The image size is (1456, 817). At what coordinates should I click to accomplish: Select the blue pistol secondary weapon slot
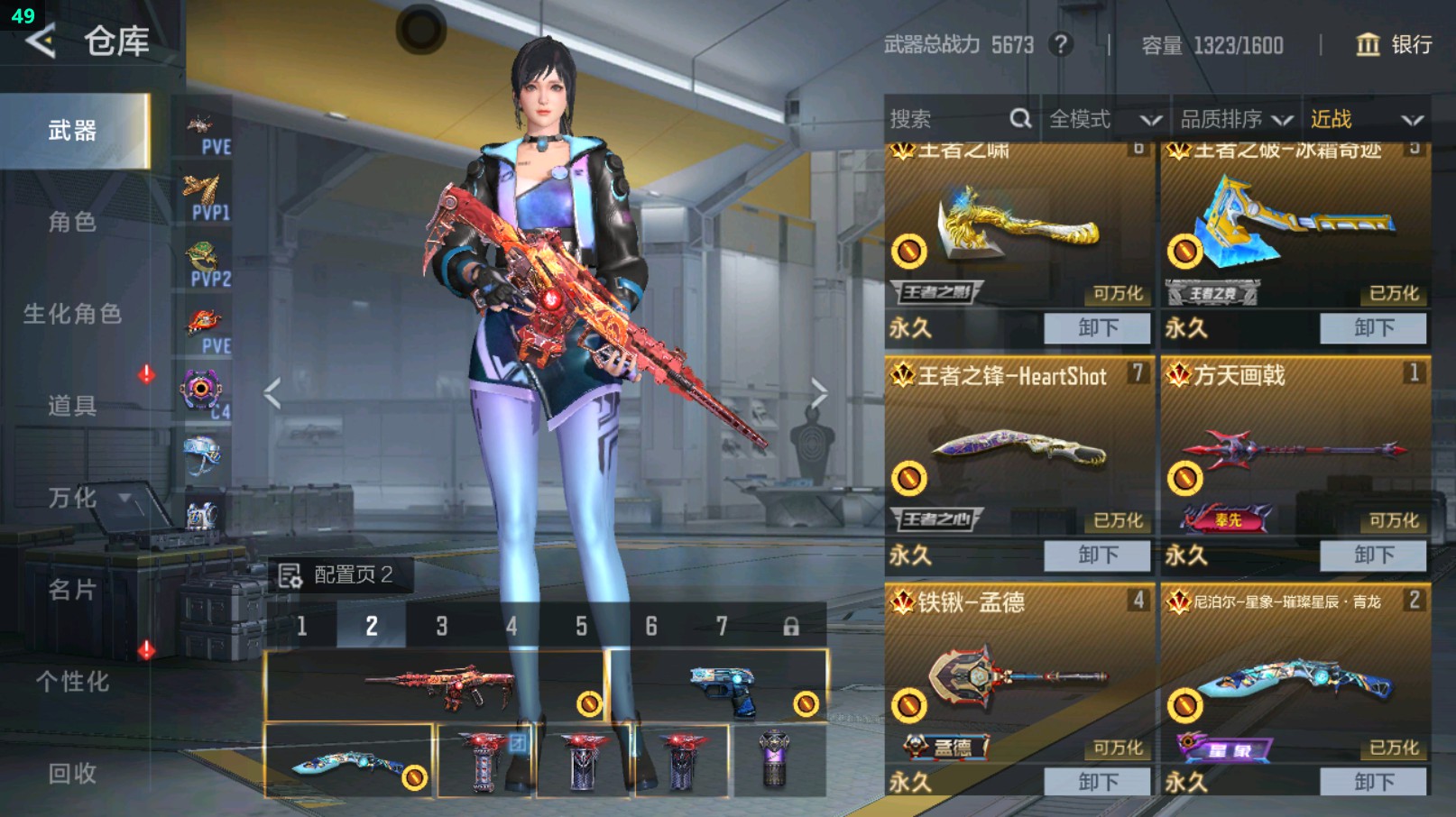pyautogui.click(x=718, y=687)
